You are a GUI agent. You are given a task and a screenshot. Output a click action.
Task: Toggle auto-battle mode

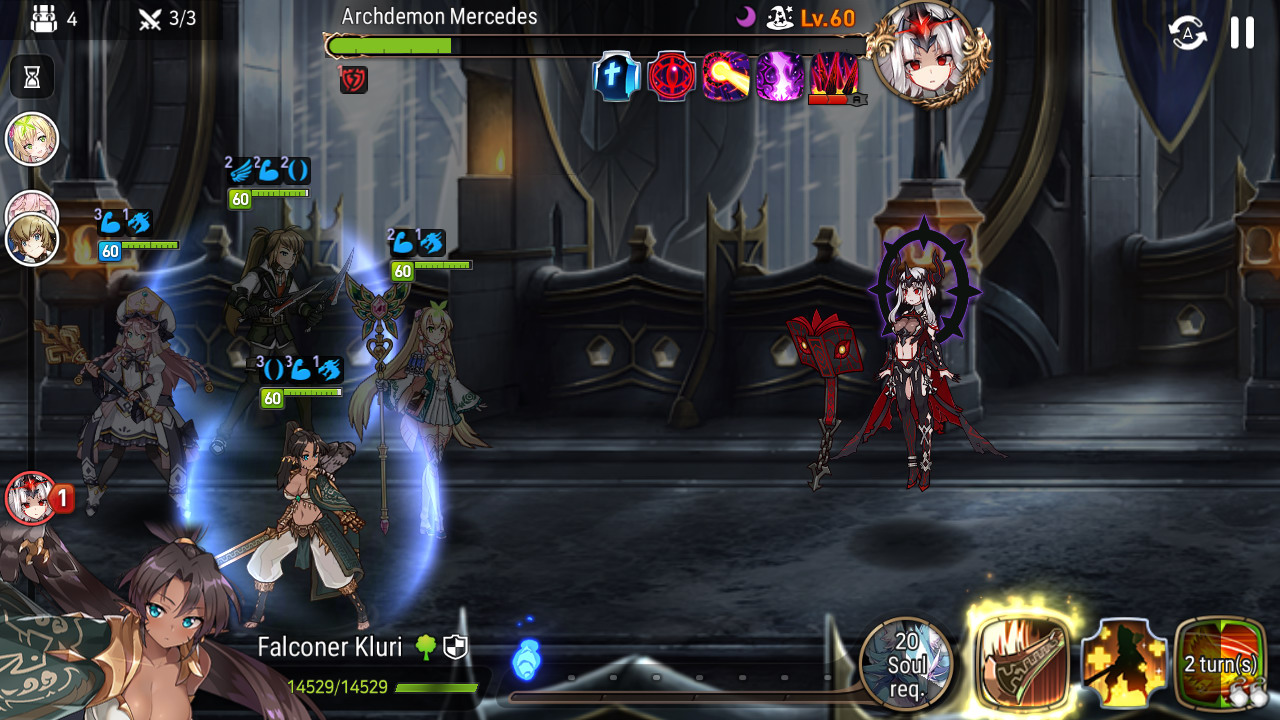point(1188,32)
